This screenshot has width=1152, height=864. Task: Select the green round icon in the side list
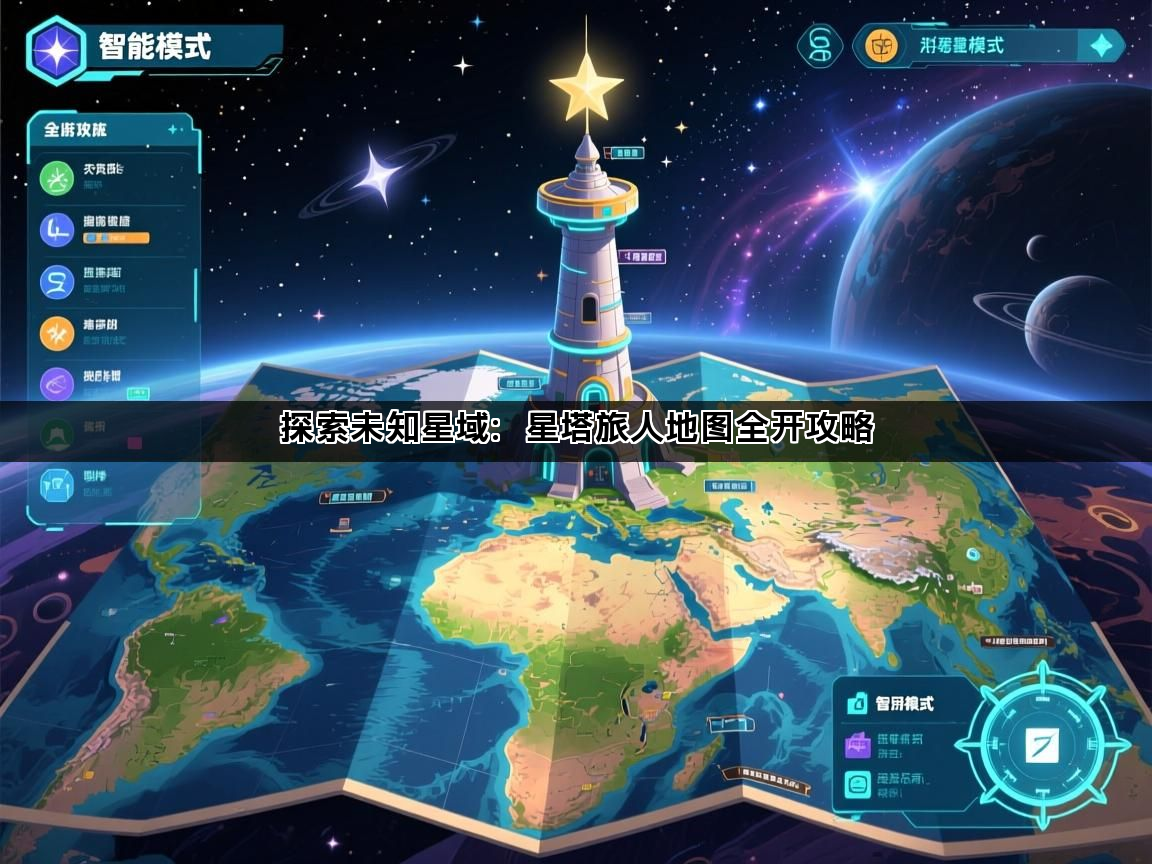(x=57, y=178)
